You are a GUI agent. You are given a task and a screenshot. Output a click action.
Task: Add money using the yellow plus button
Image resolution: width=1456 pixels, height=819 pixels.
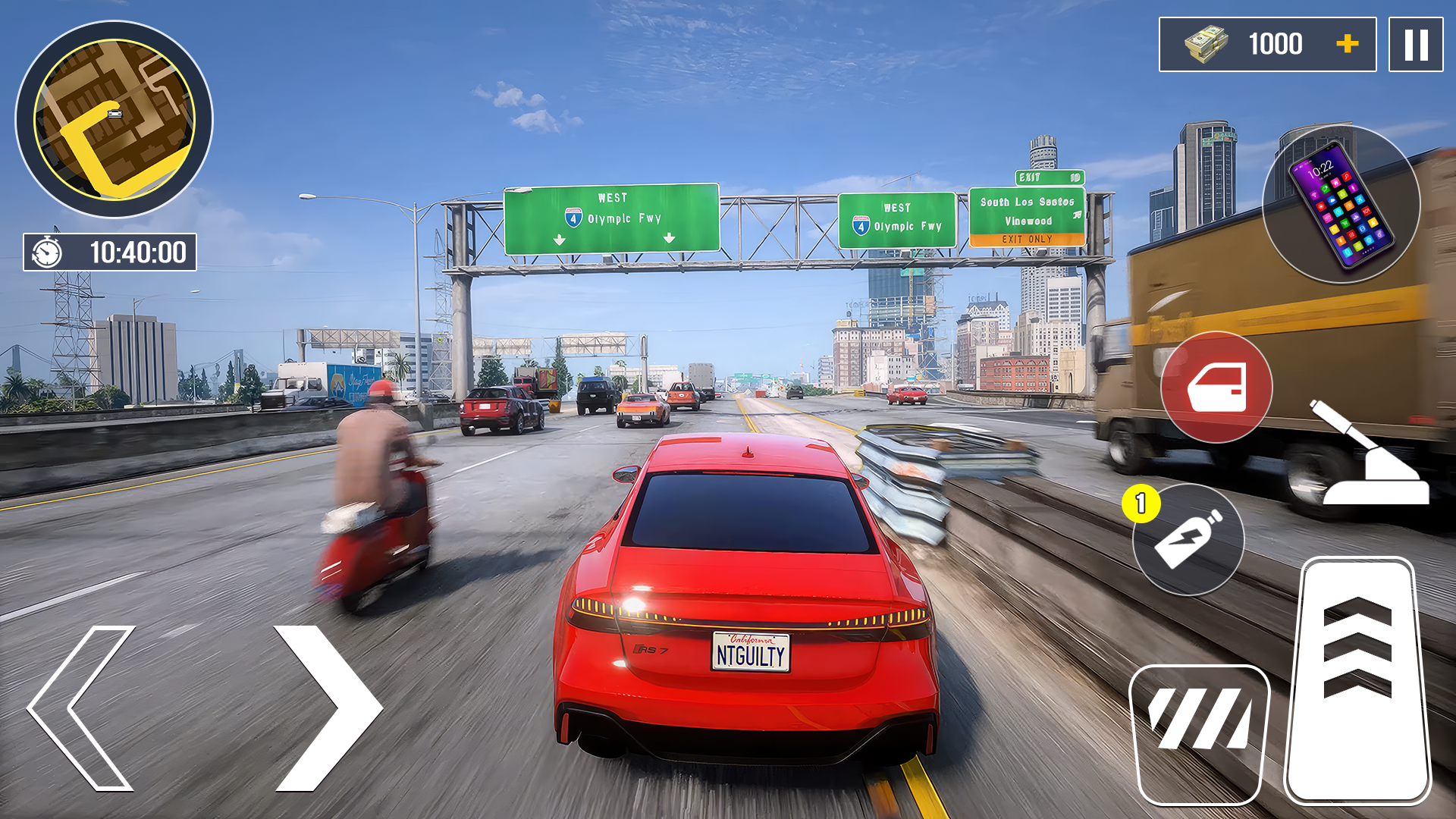pos(1348,44)
